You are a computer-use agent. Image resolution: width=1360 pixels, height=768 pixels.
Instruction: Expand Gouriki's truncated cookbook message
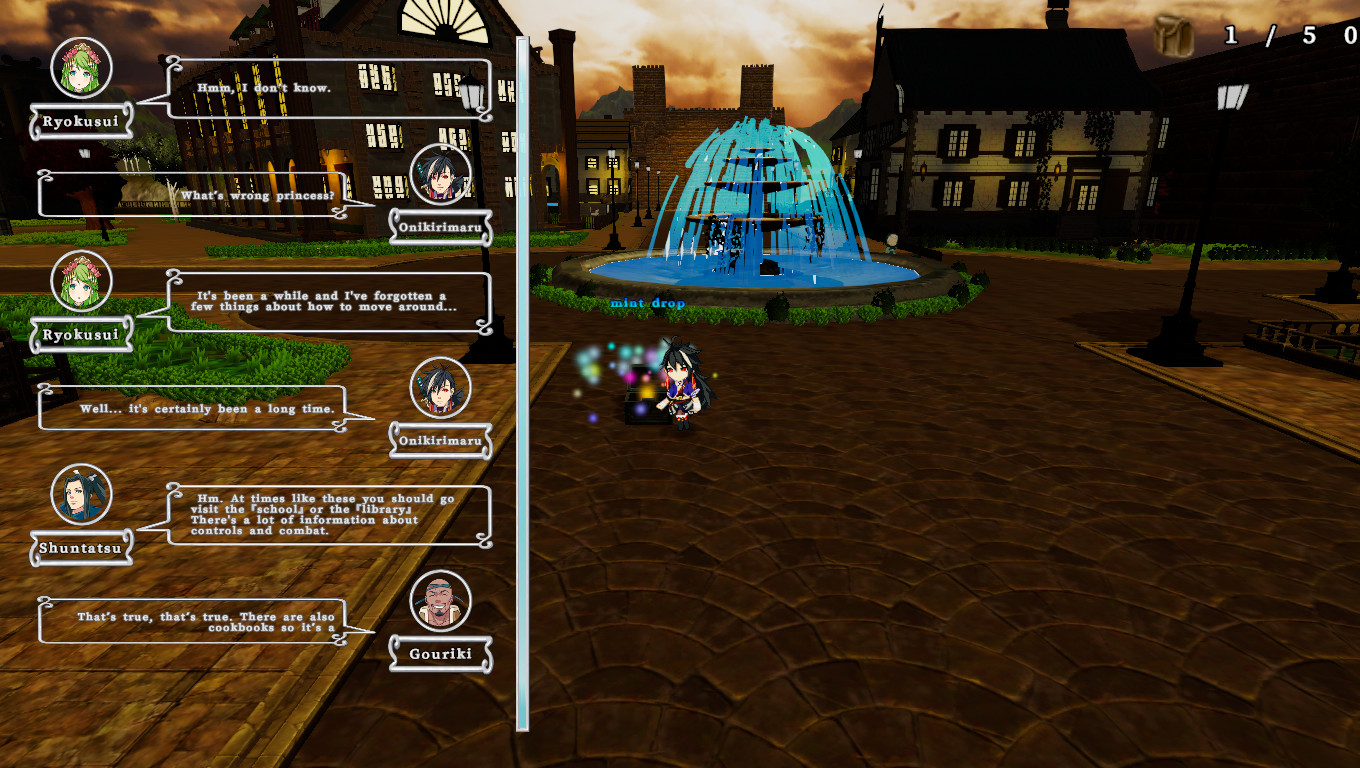click(x=192, y=620)
